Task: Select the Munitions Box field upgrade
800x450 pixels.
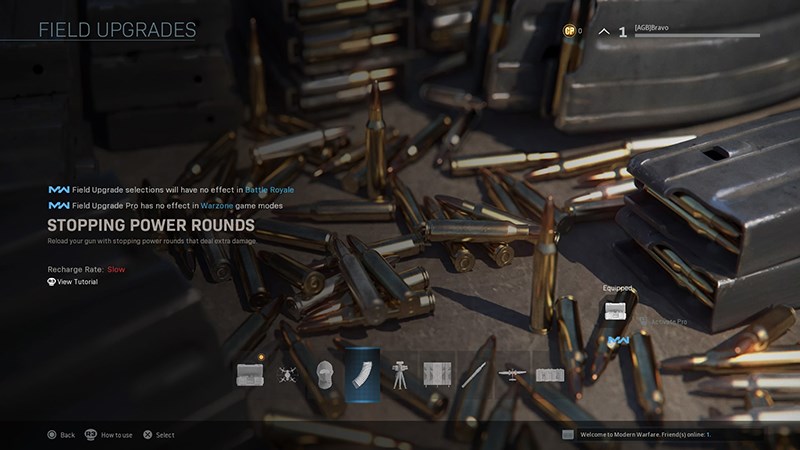Action: 249,375
